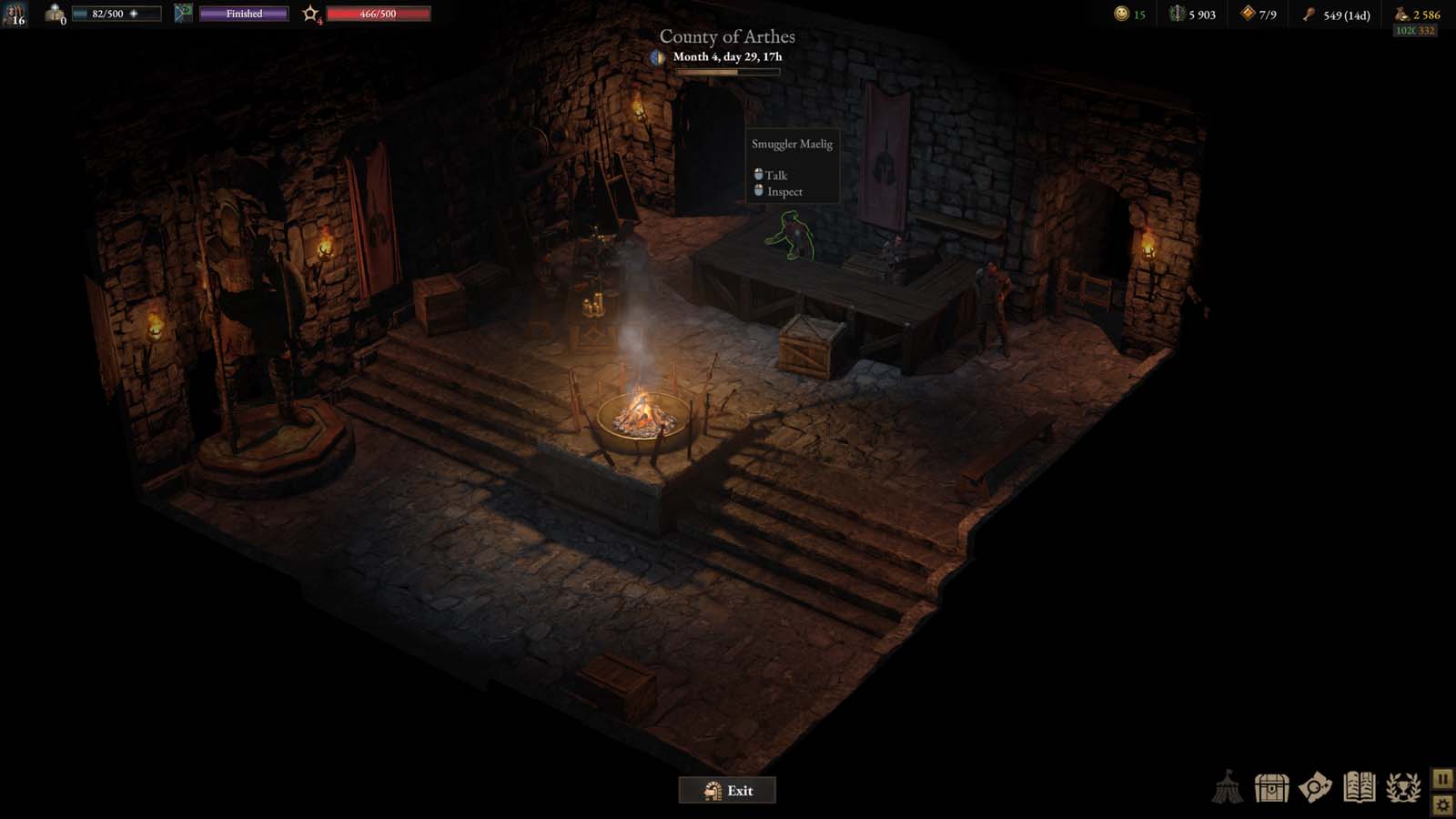The image size is (1456, 819).
Task: Open the settings gear icon
Action: [1443, 804]
